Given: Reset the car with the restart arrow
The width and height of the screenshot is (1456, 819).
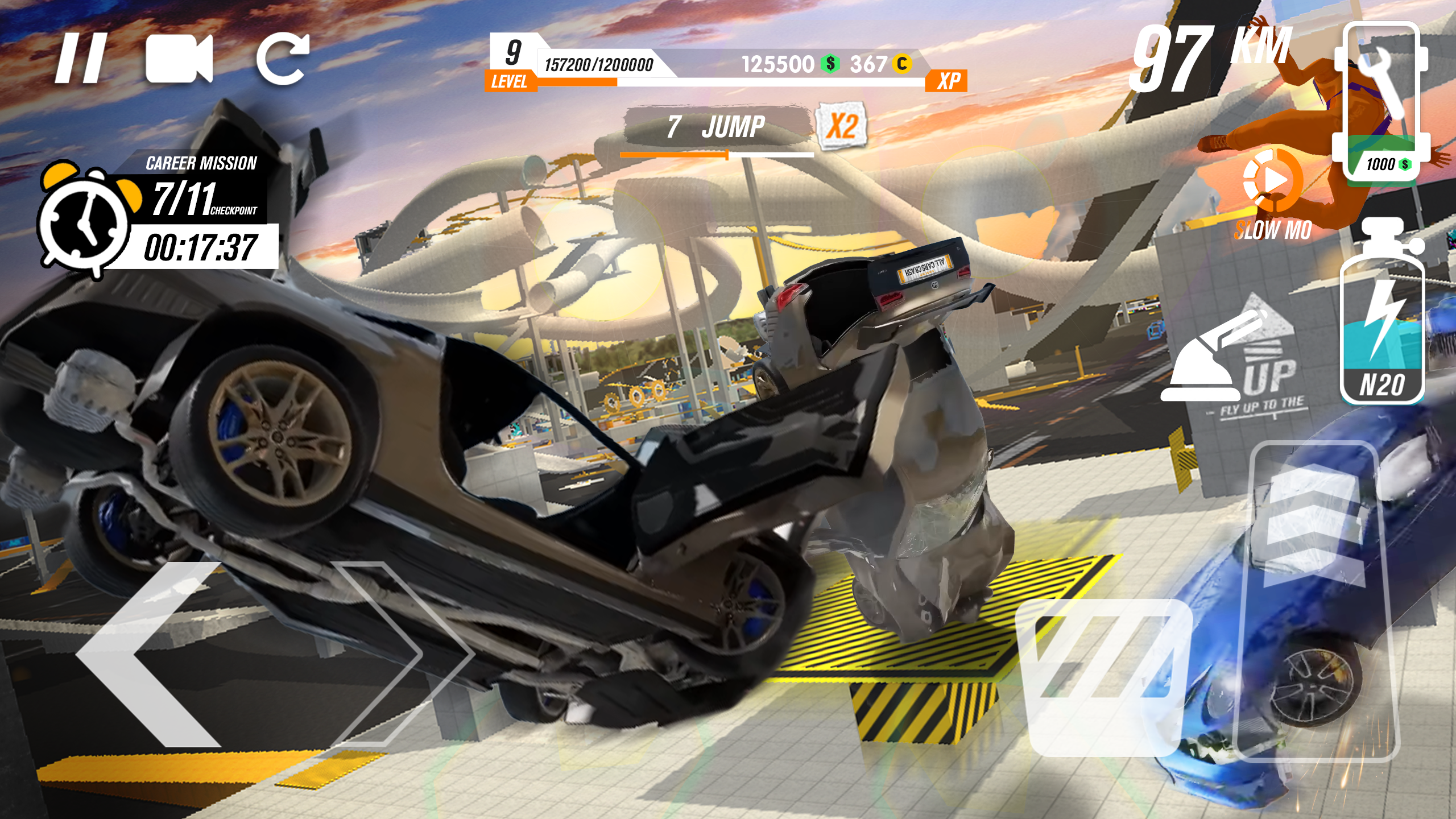Looking at the screenshot, I should click(x=283, y=59).
